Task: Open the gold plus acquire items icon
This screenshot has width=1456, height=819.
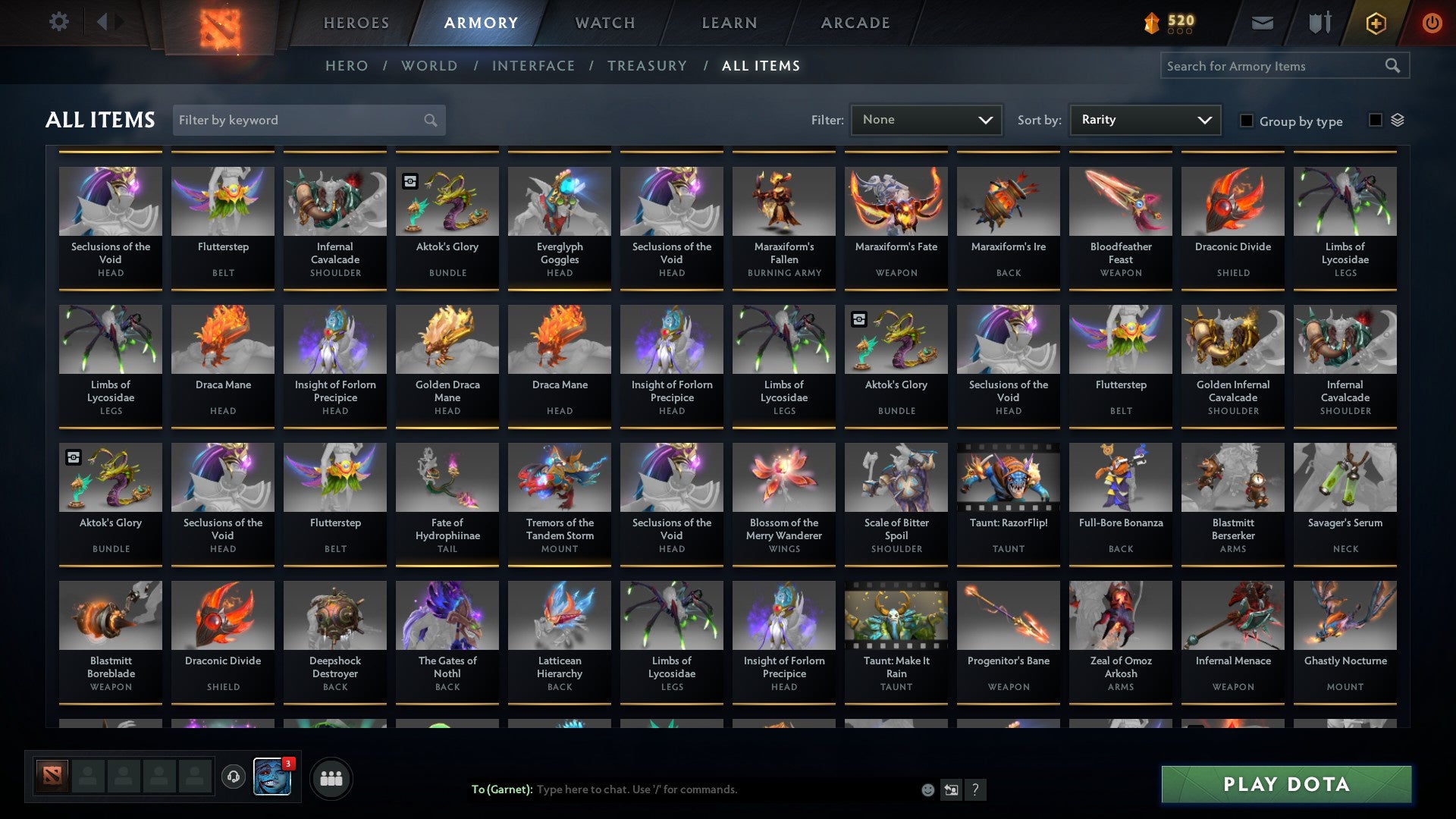Action: click(x=1378, y=23)
